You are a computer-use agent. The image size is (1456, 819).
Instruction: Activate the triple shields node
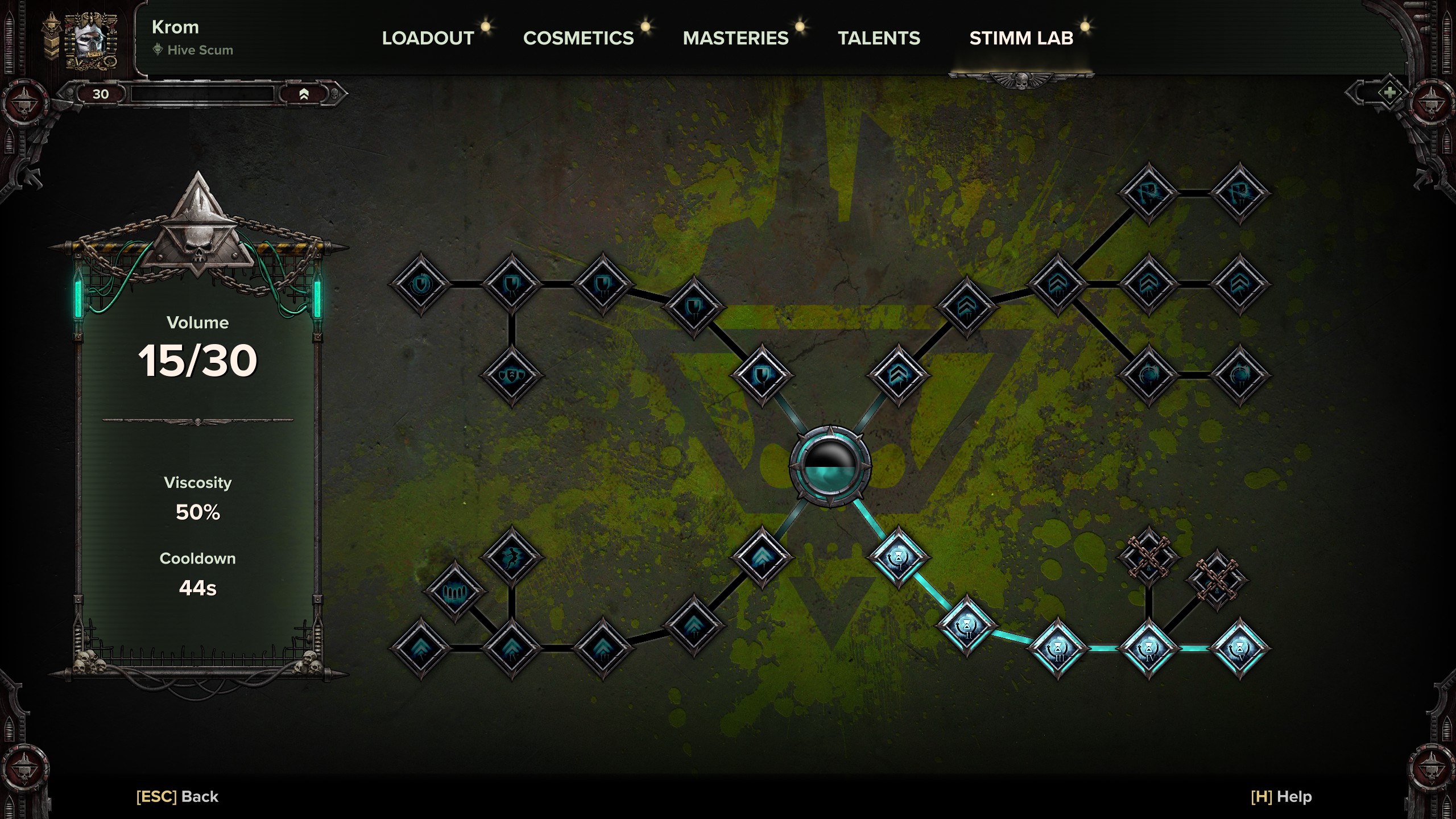click(512, 375)
